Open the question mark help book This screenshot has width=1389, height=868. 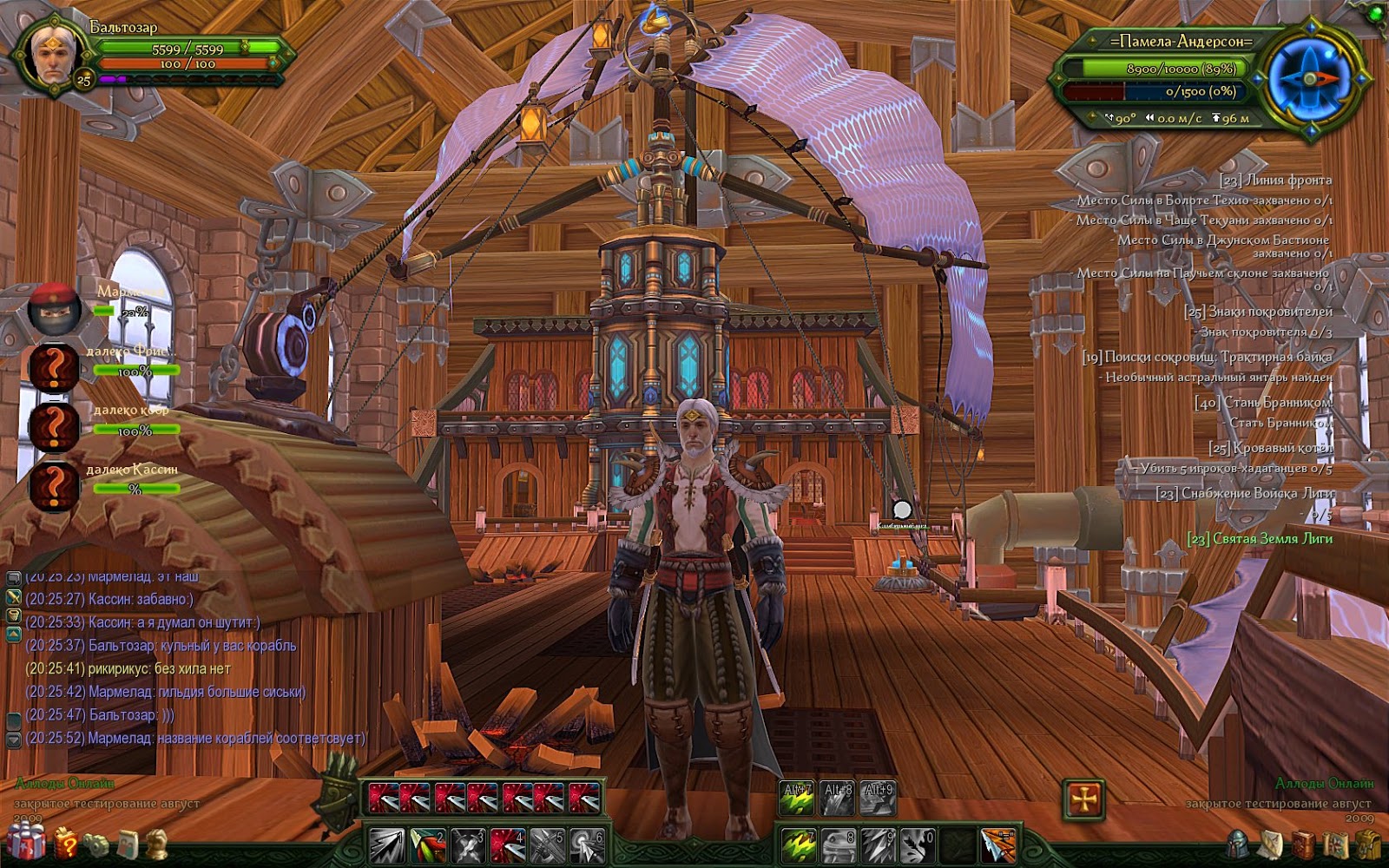tap(66, 843)
